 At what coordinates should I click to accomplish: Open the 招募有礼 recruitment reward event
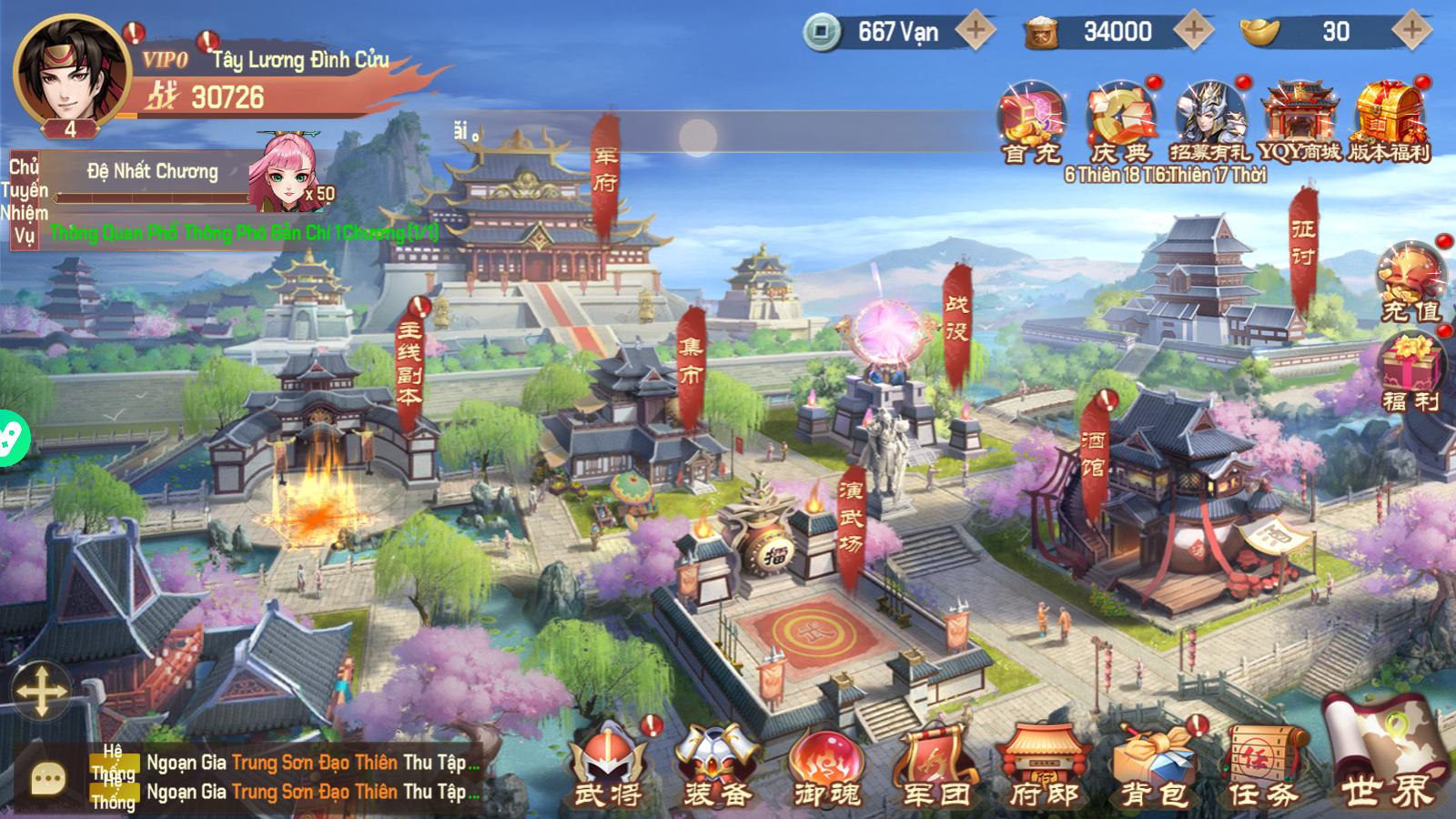pos(1209,120)
